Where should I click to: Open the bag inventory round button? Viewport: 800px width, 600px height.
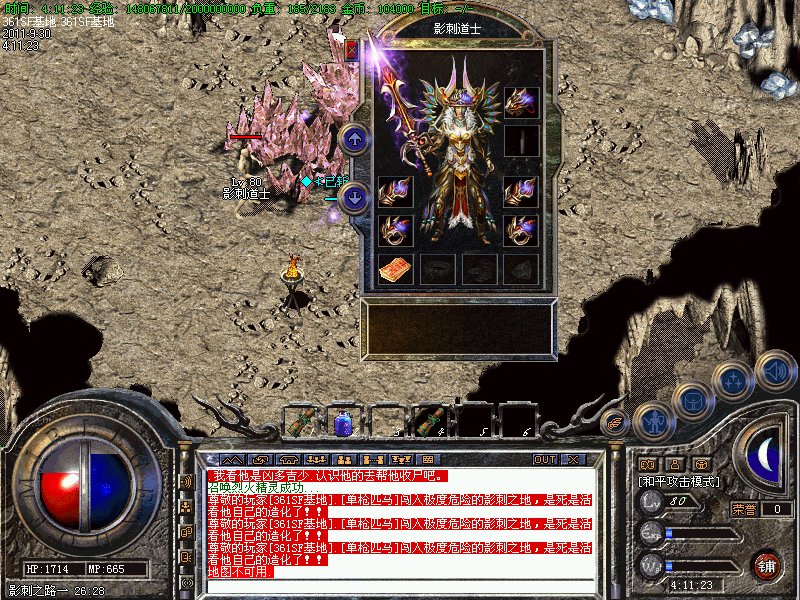point(692,403)
